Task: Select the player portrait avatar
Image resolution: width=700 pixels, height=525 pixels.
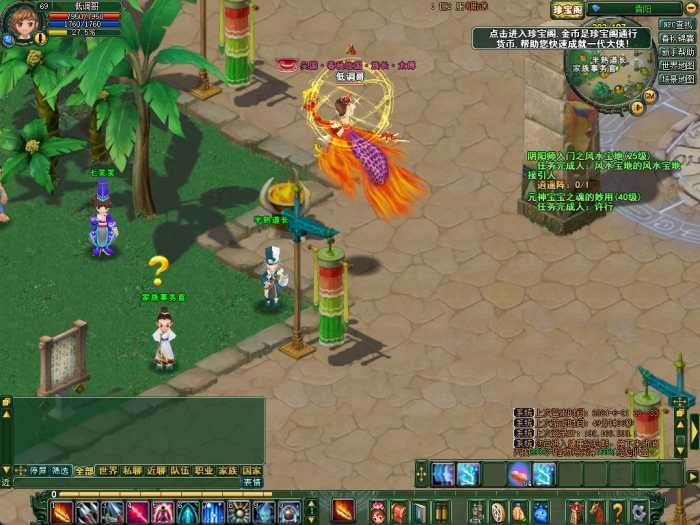Action: click(20, 22)
